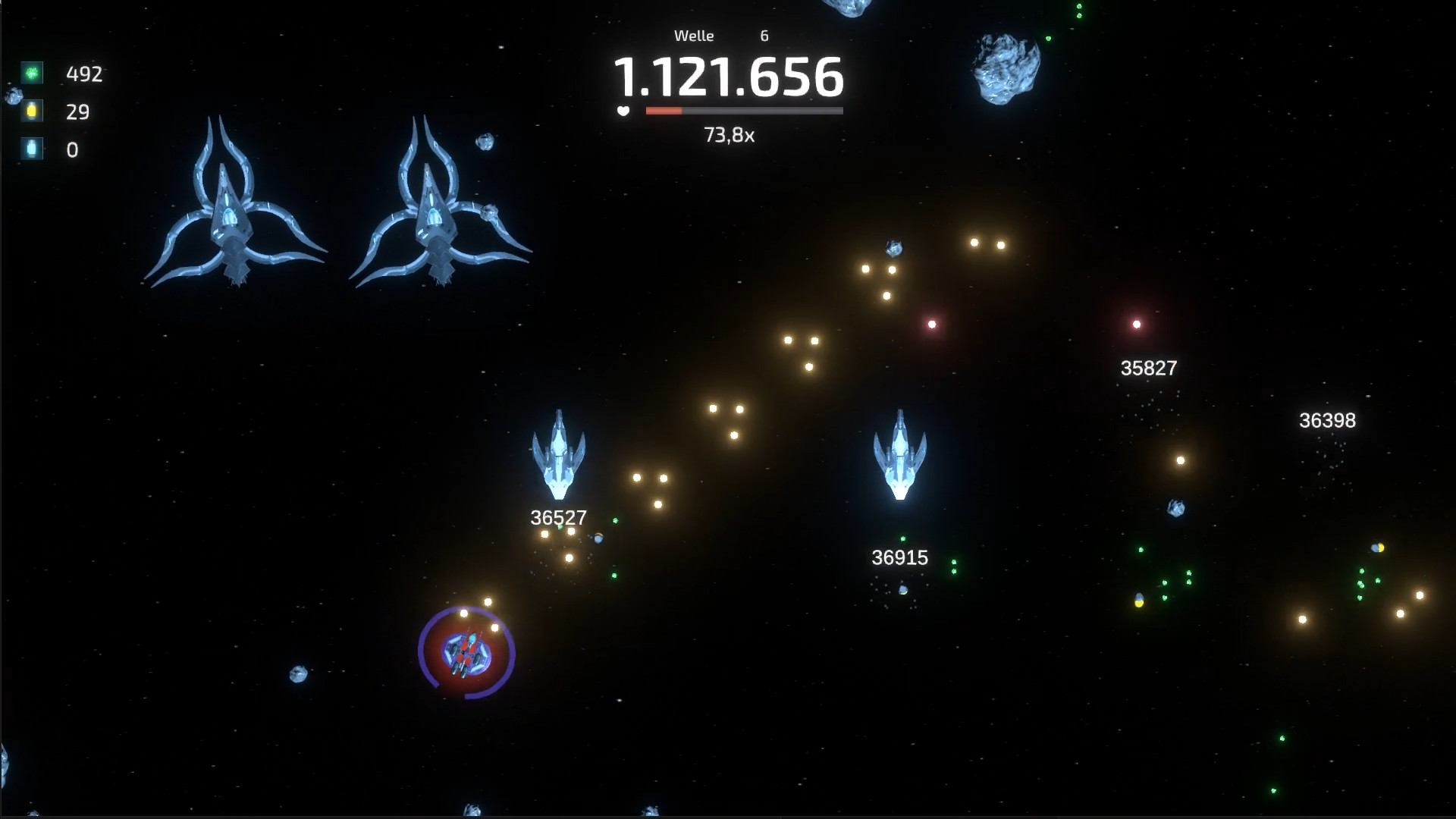Image resolution: width=1456 pixels, height=819 pixels.
Task: Click the 492 crystal counter value
Action: [x=85, y=74]
